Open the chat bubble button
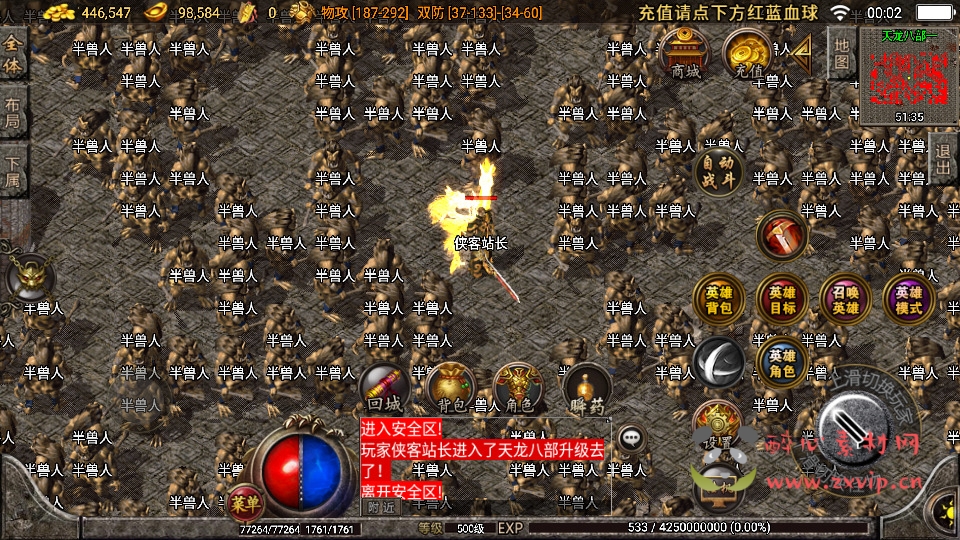 pyautogui.click(x=630, y=438)
